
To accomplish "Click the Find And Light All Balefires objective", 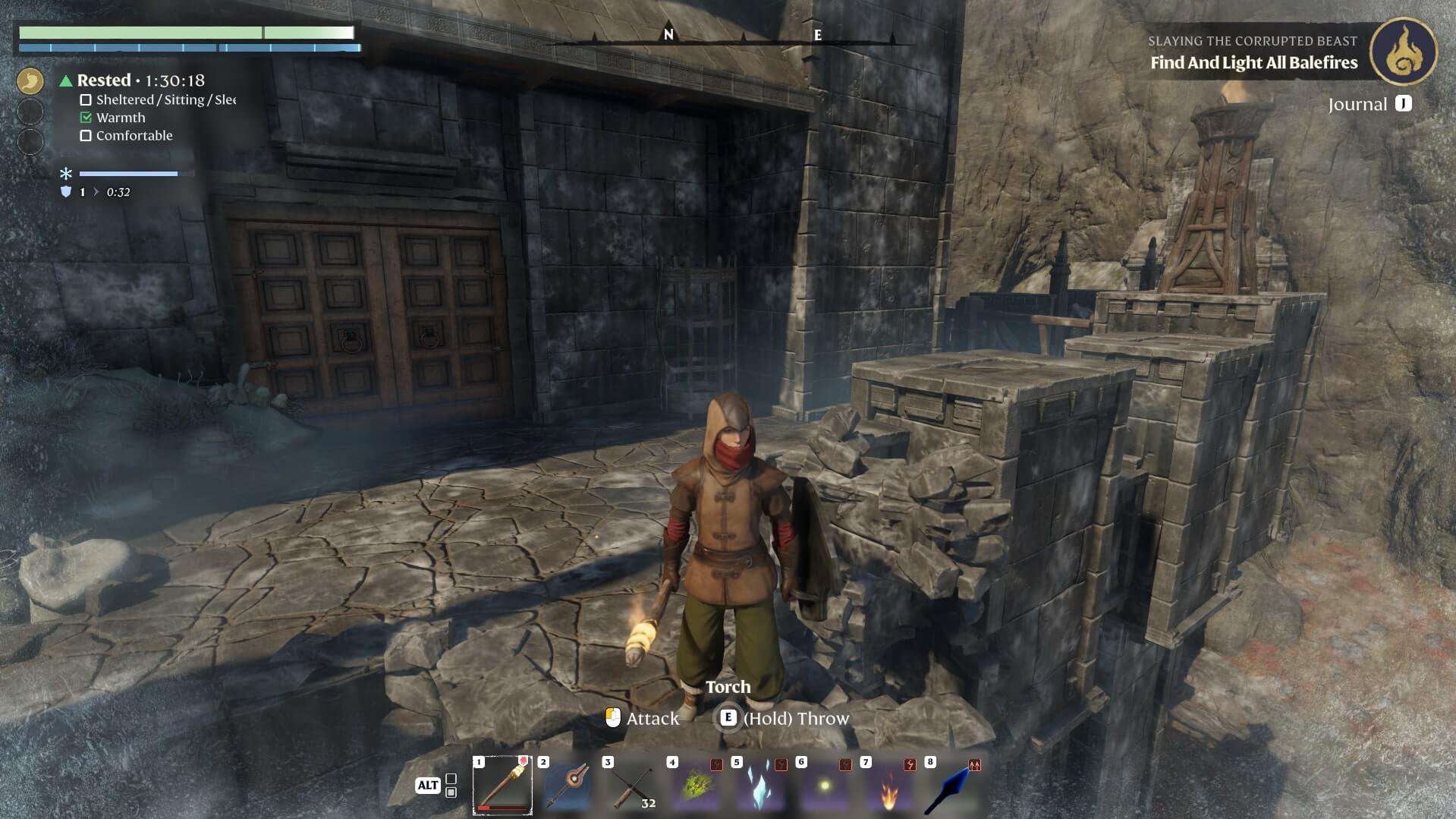I will coord(1253,63).
